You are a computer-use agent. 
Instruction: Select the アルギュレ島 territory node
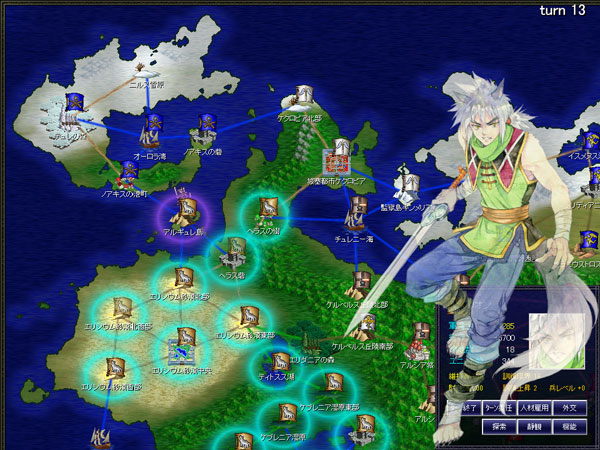tap(184, 212)
